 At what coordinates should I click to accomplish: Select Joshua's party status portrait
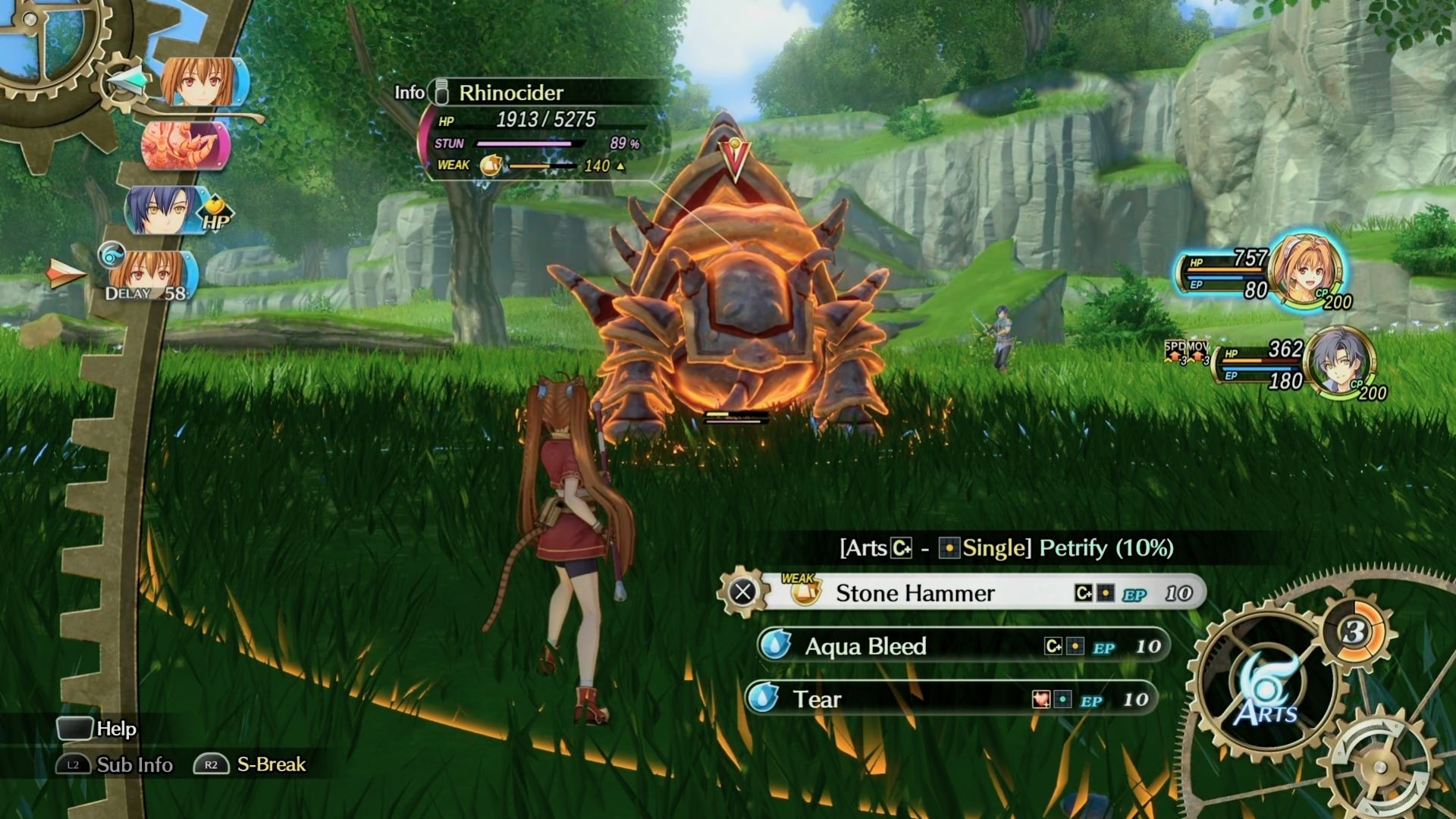point(1338,362)
